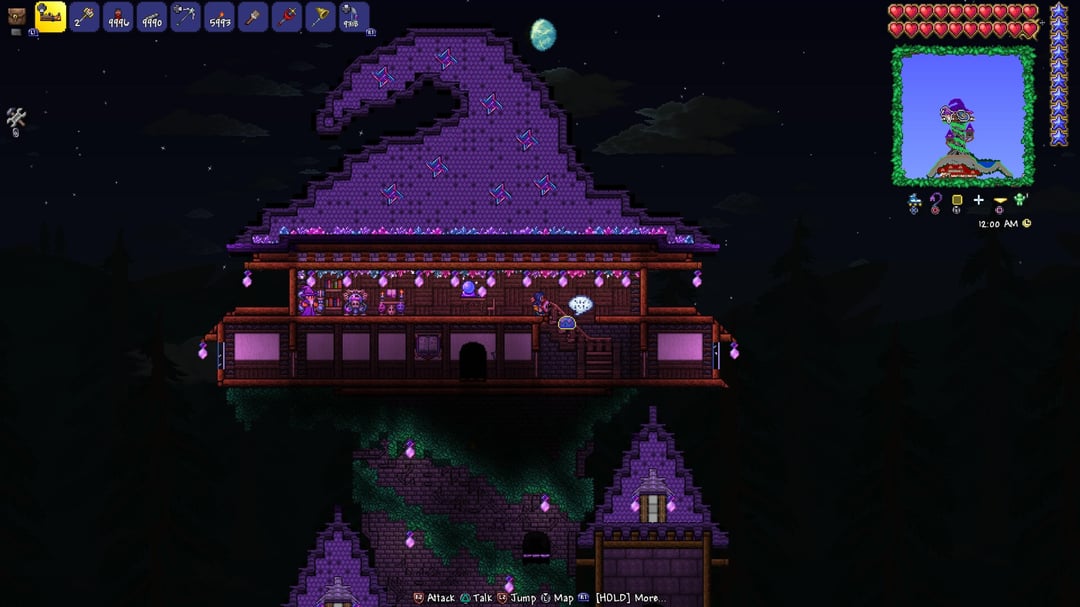The image size is (1080, 607).
Task: Click the leaf-framed minimap
Action: 963,116
